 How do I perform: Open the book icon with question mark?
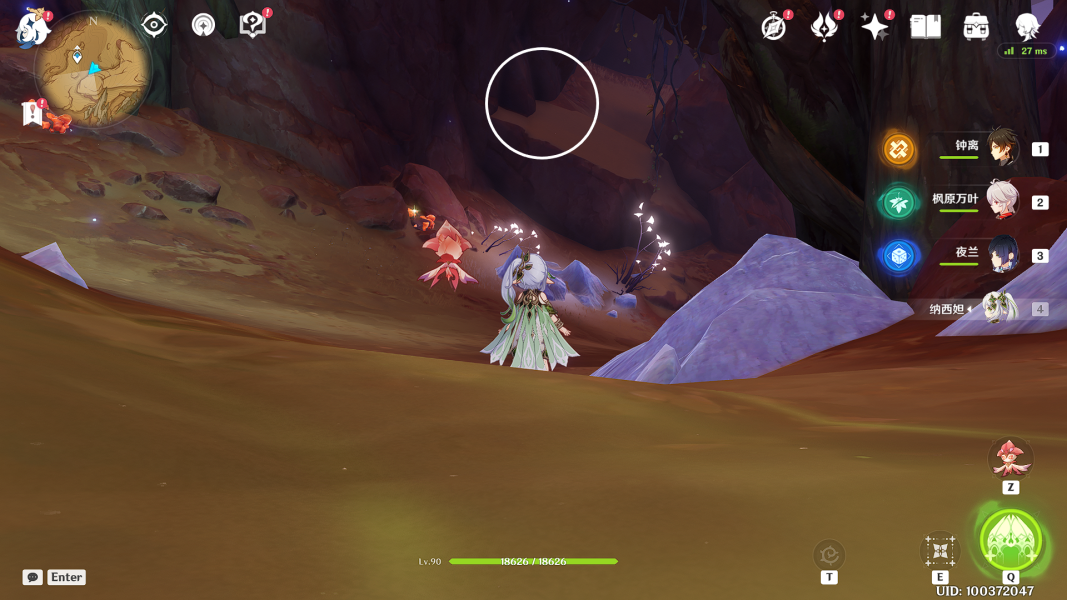click(253, 25)
